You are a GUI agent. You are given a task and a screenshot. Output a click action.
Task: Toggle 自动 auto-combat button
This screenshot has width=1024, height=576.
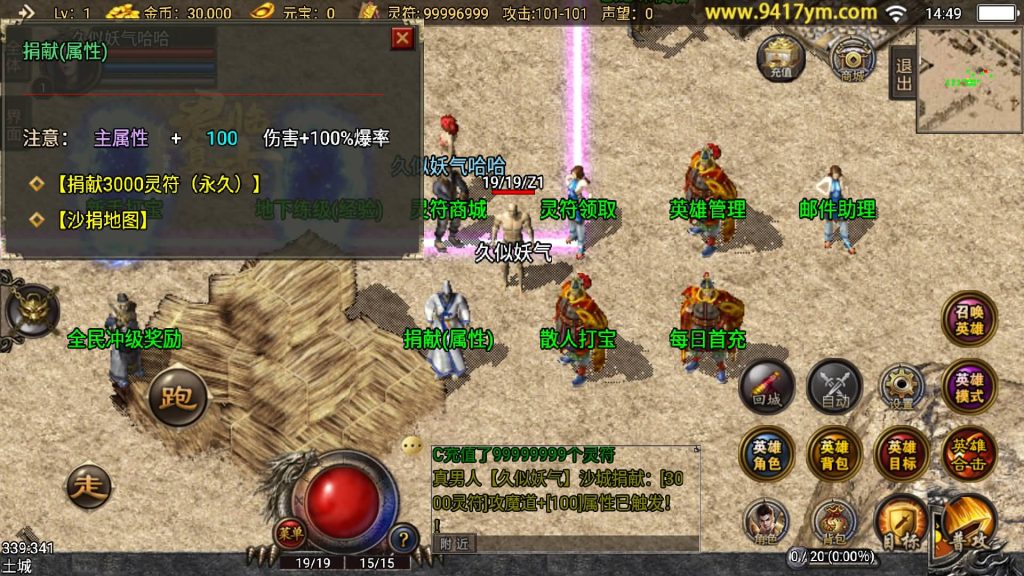tap(834, 387)
